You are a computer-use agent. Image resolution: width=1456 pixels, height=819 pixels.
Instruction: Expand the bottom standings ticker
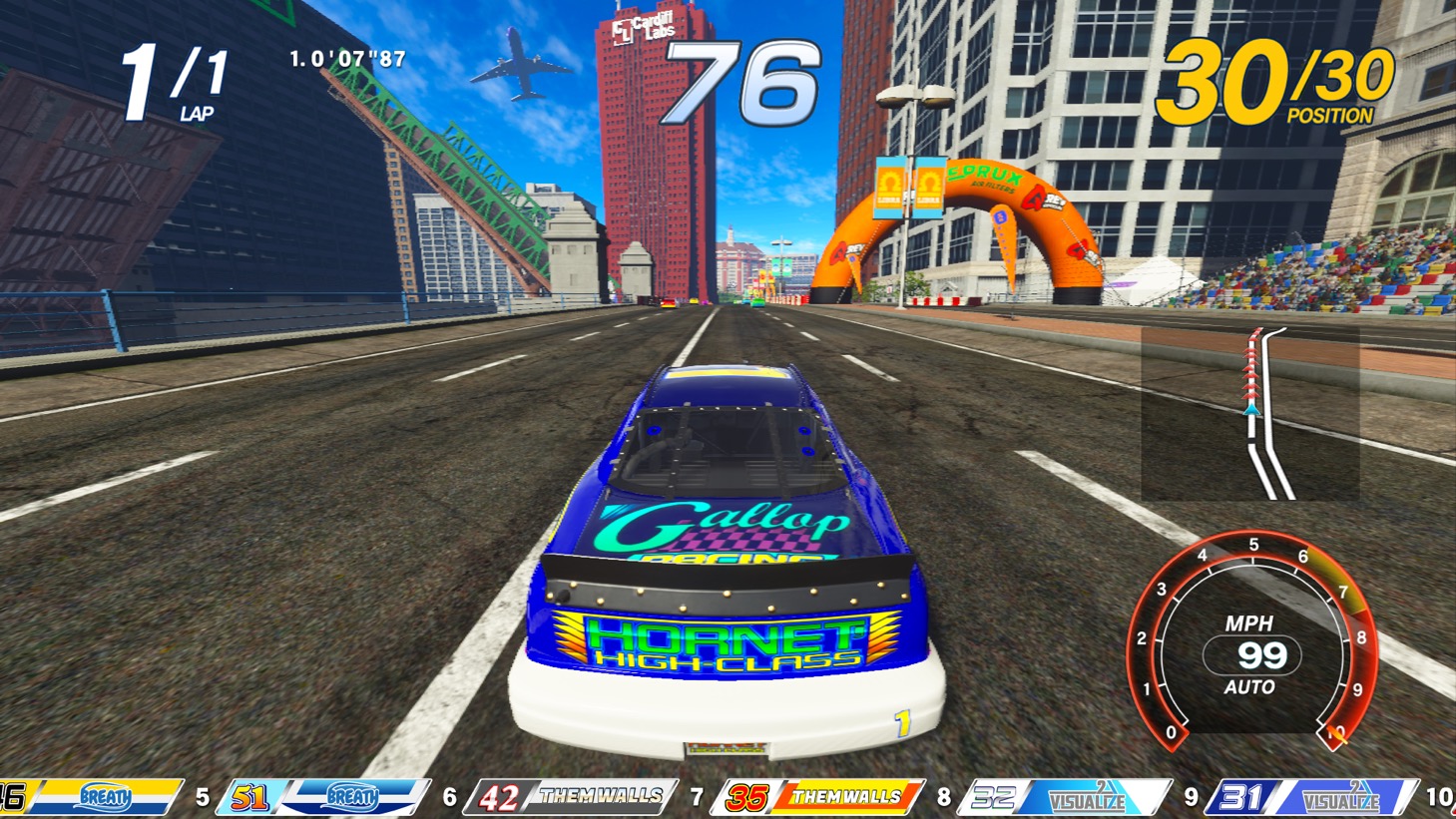pyautogui.click(x=728, y=797)
